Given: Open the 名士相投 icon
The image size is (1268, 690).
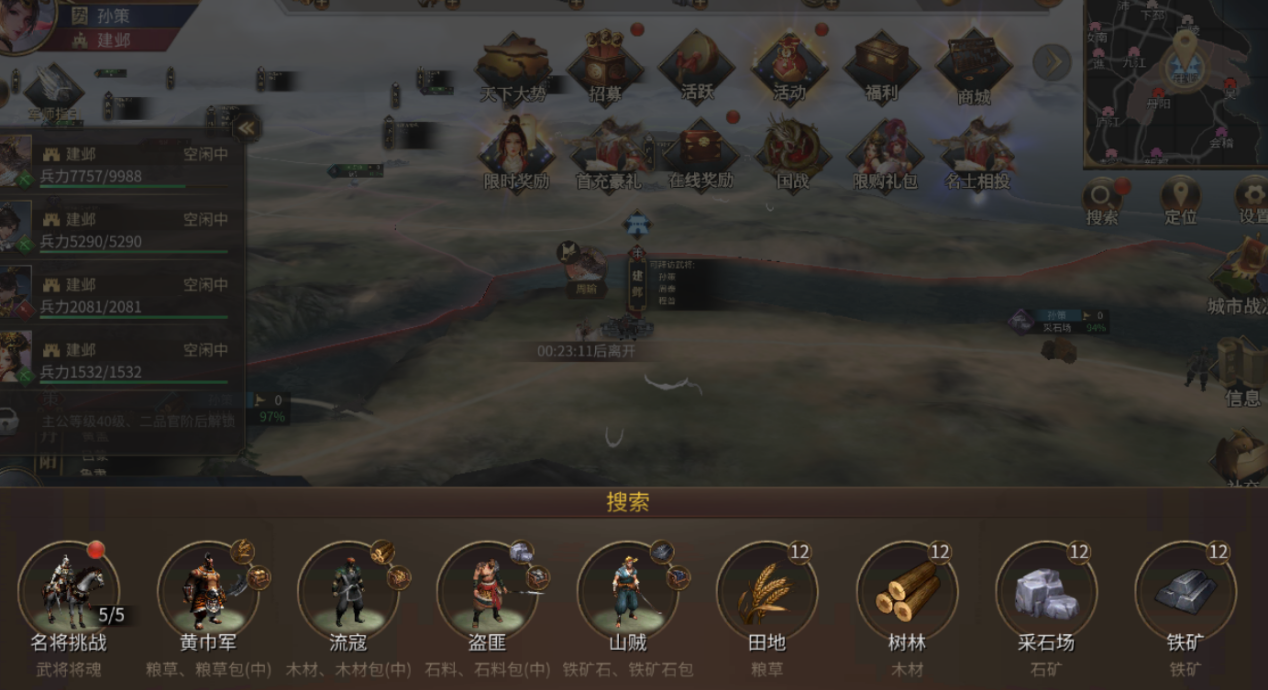Looking at the screenshot, I should point(977,154).
